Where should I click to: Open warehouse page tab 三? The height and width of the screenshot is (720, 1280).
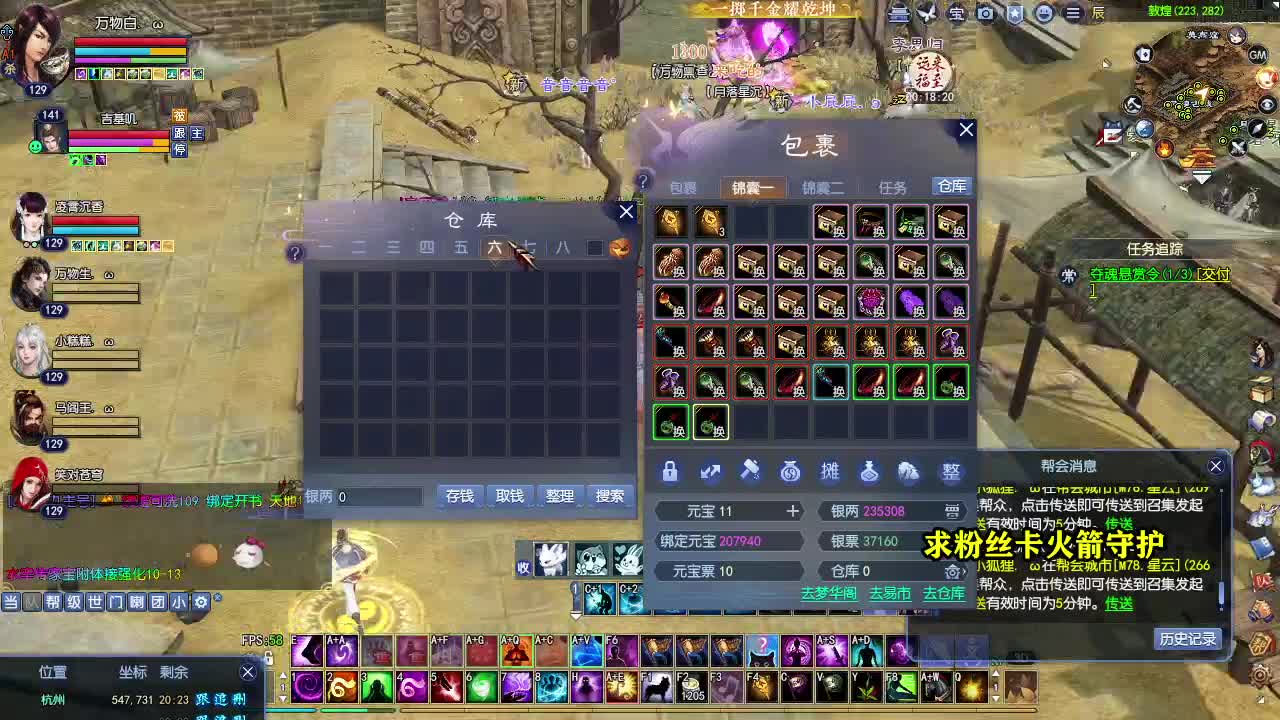coord(390,247)
